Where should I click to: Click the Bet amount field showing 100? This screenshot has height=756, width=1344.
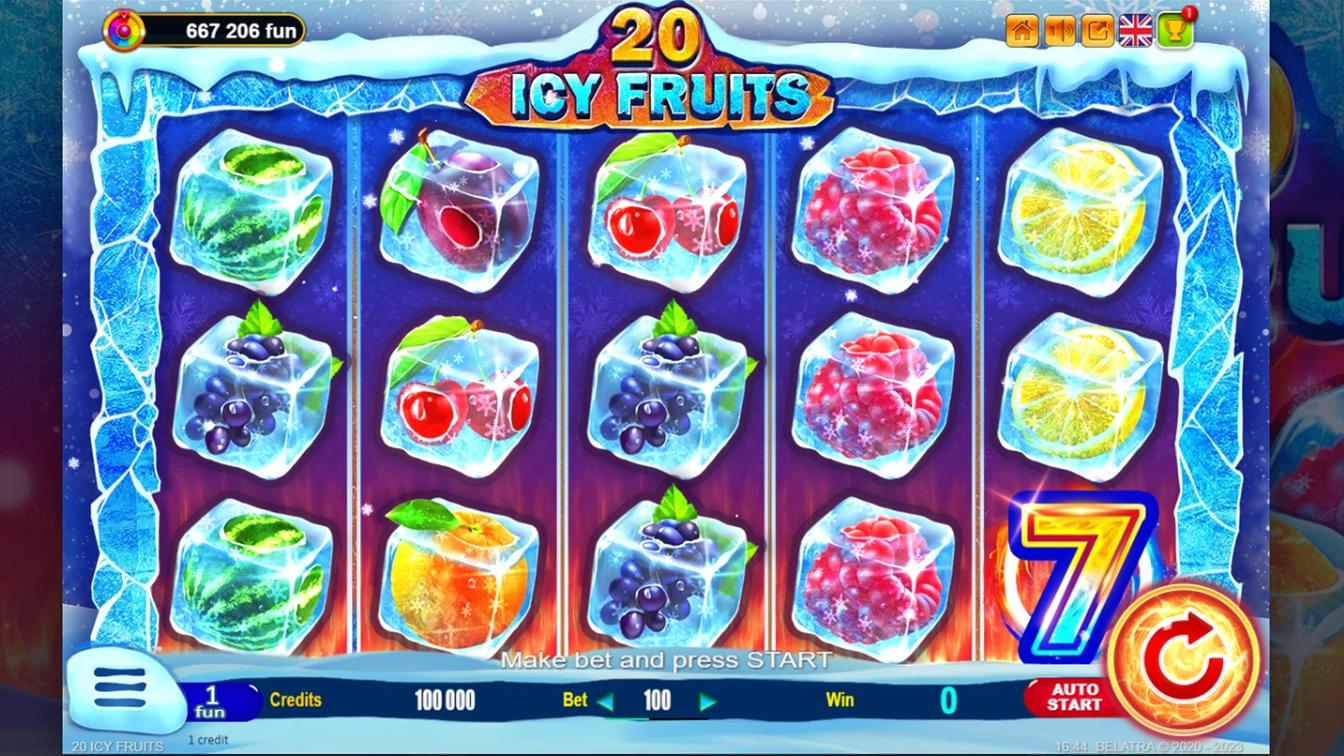pyautogui.click(x=658, y=701)
